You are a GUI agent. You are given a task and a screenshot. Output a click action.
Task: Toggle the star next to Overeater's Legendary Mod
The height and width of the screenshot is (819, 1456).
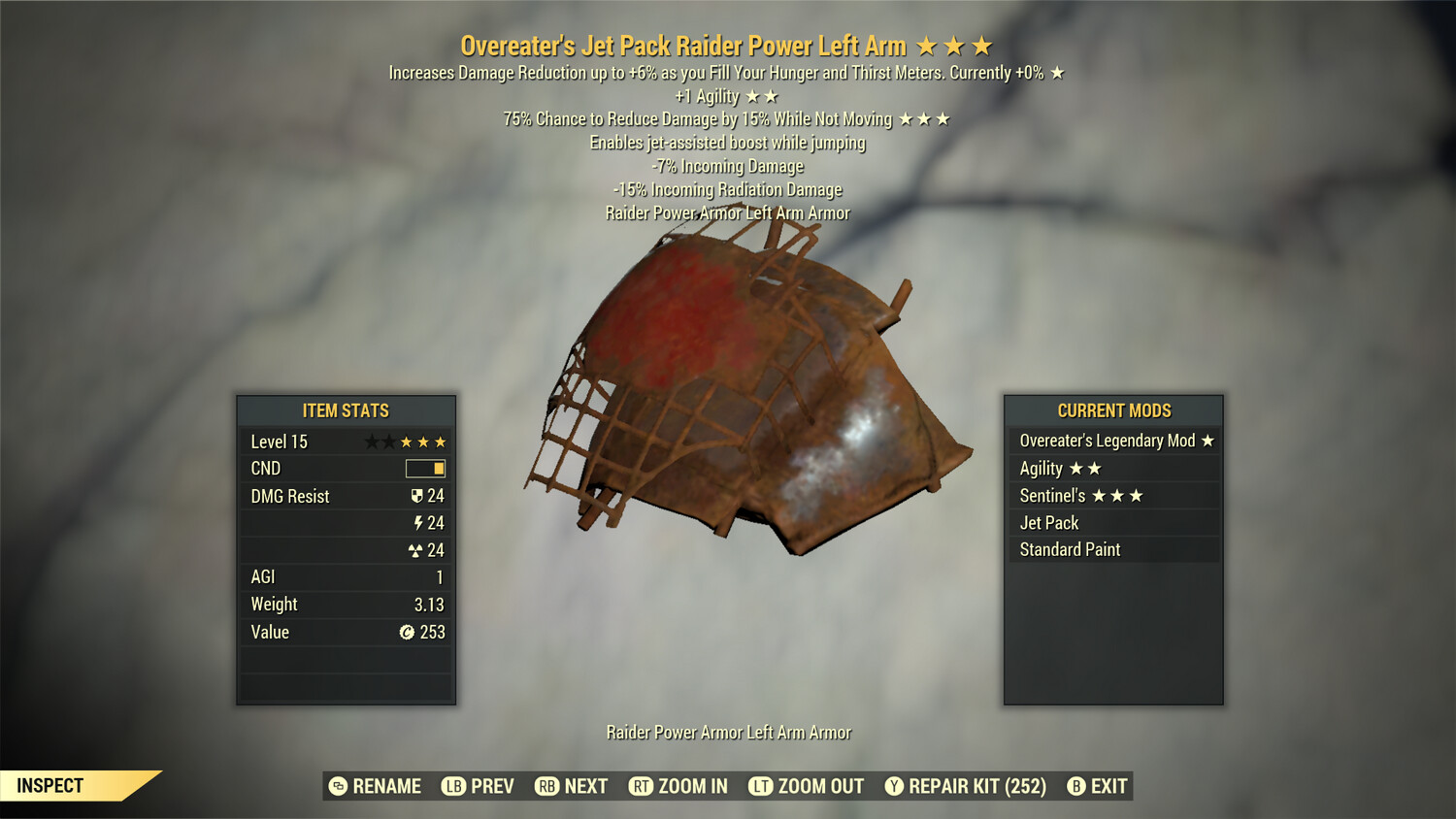(x=1207, y=440)
